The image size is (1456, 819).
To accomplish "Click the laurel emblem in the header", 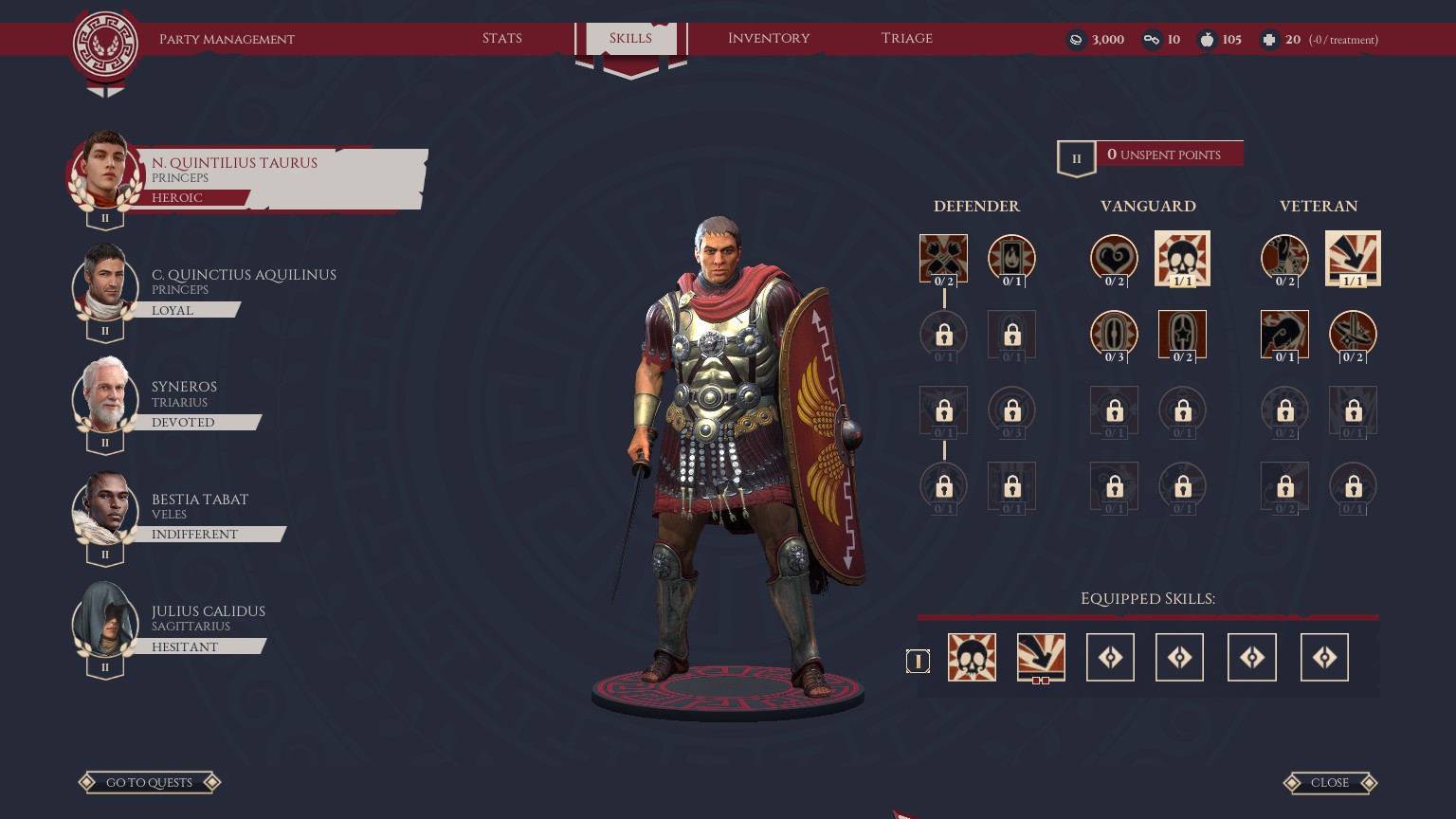I will (x=106, y=45).
